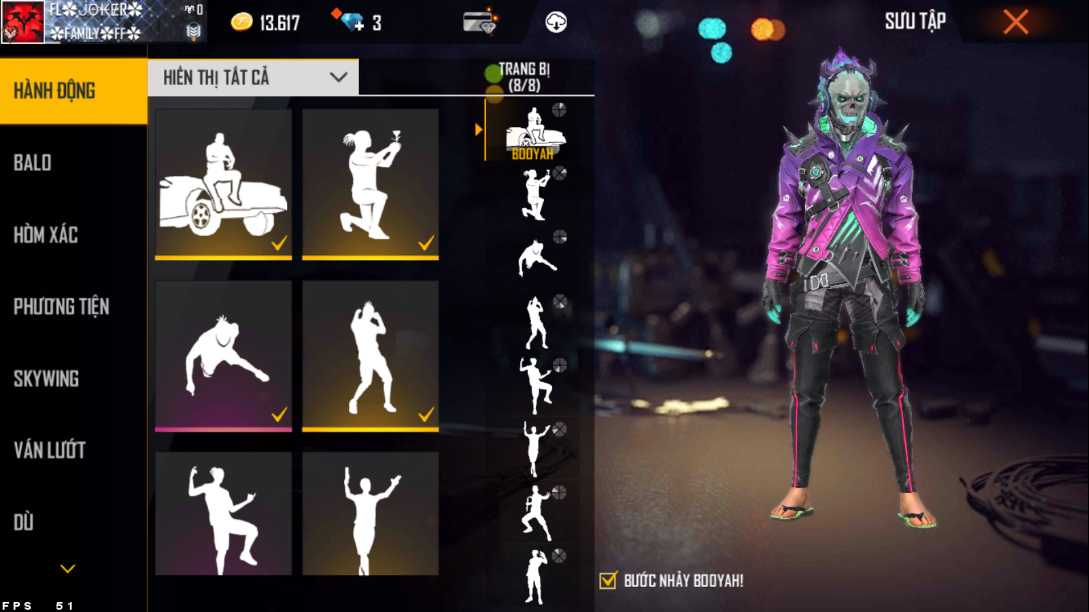The image size is (1089, 612).
Task: Expand more categories with the yellow arrow
Action: (67, 569)
